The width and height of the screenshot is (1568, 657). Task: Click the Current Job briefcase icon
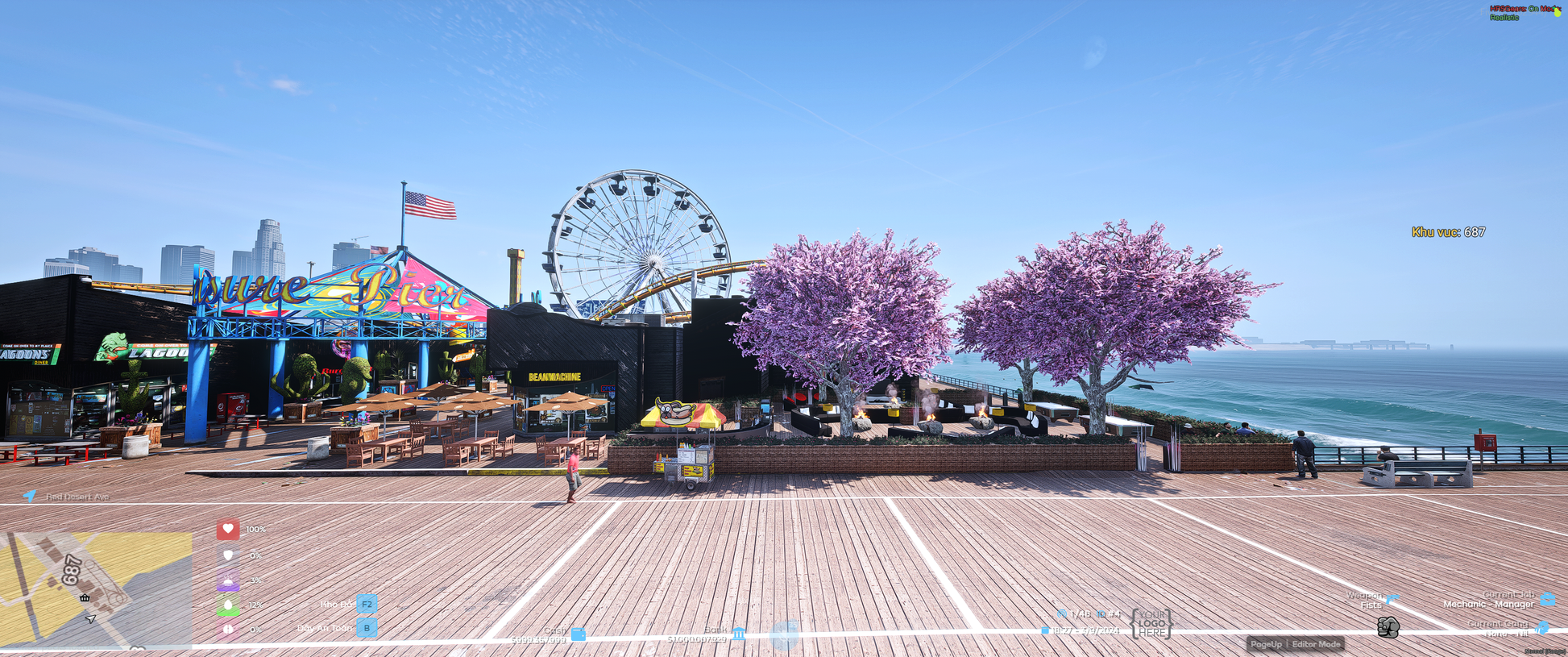(x=1547, y=599)
